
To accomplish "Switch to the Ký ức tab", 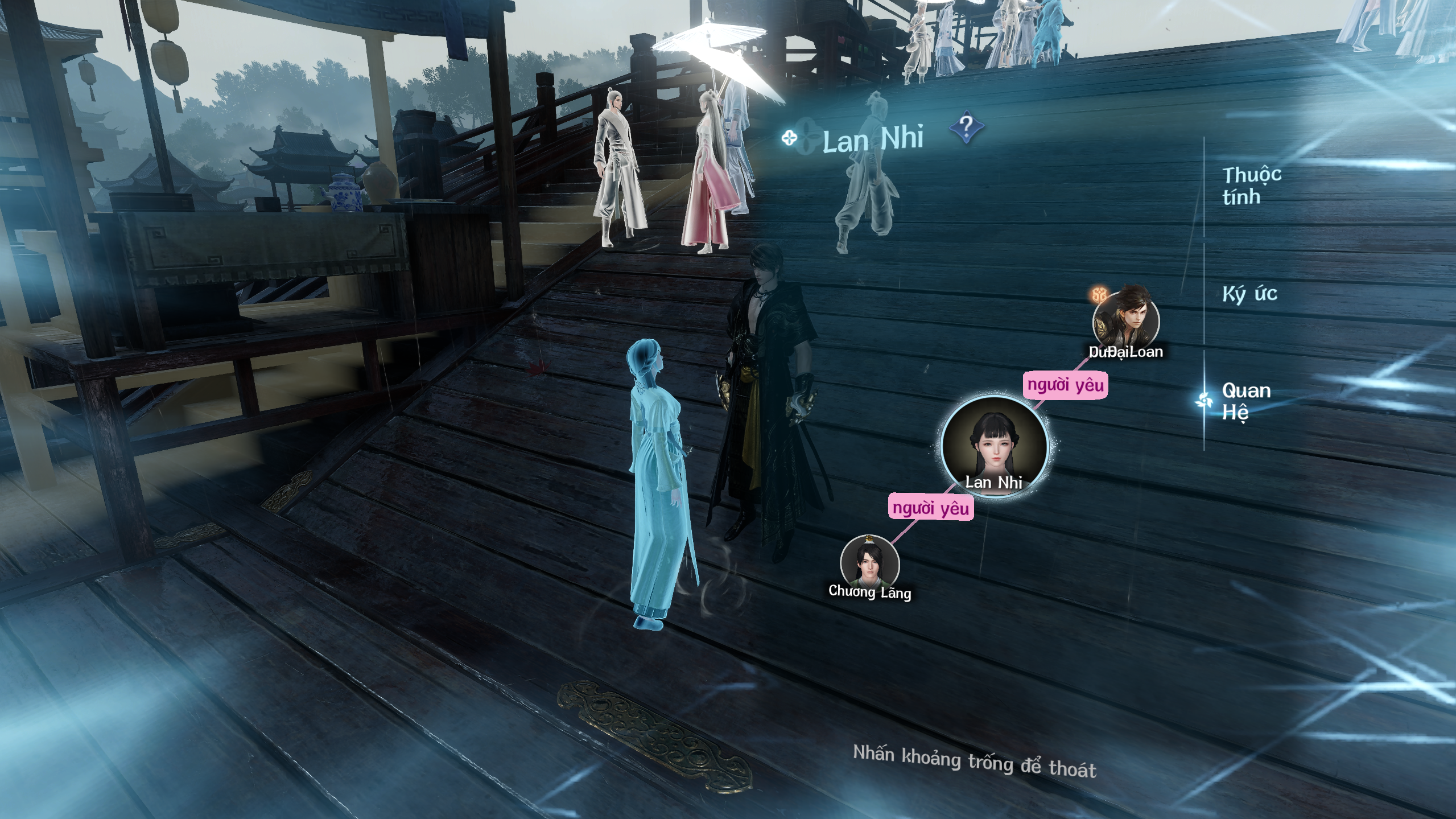I will 1249,294.
